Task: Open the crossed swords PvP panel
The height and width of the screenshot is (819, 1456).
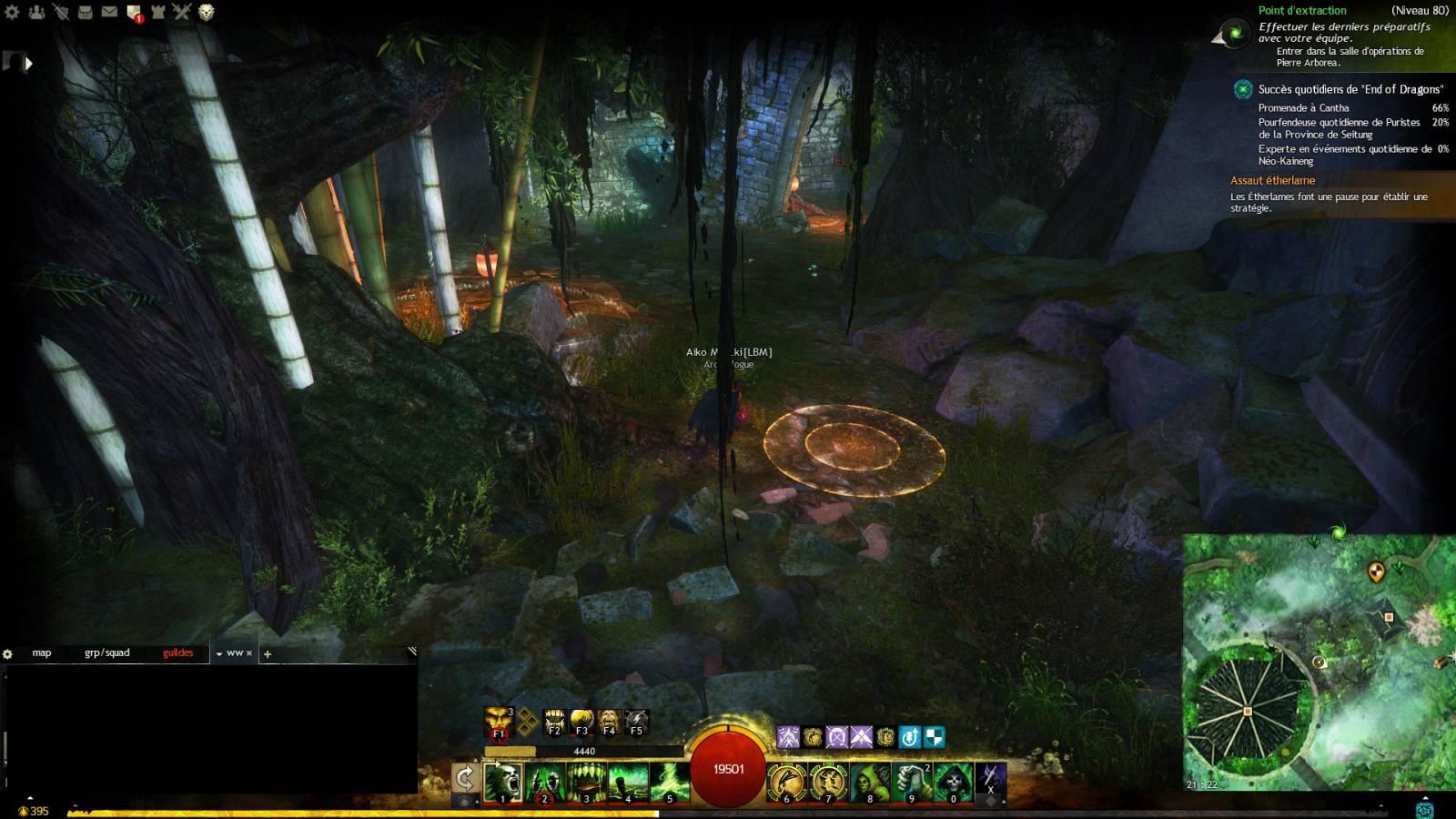Action: (x=182, y=12)
